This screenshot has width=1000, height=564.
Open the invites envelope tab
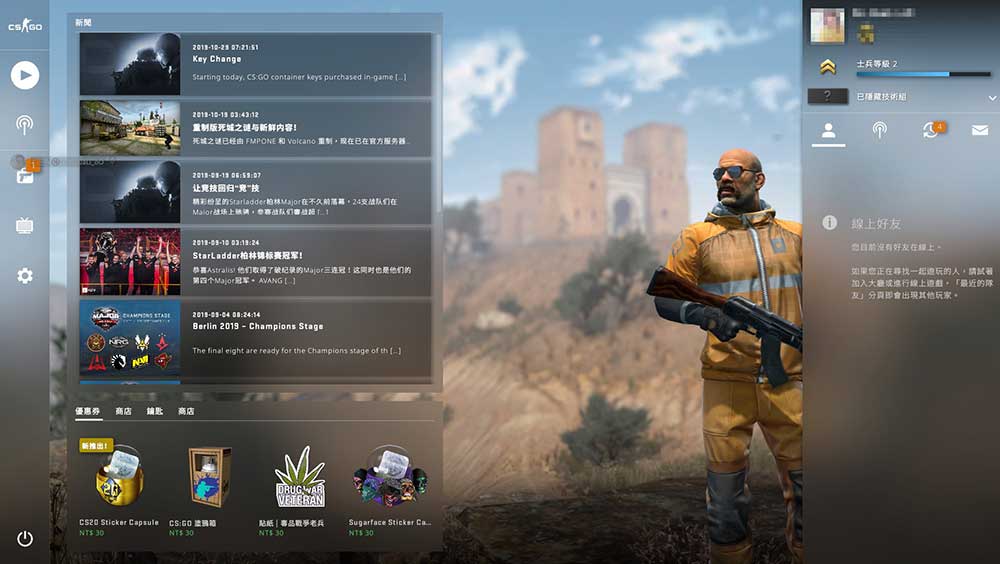point(980,131)
